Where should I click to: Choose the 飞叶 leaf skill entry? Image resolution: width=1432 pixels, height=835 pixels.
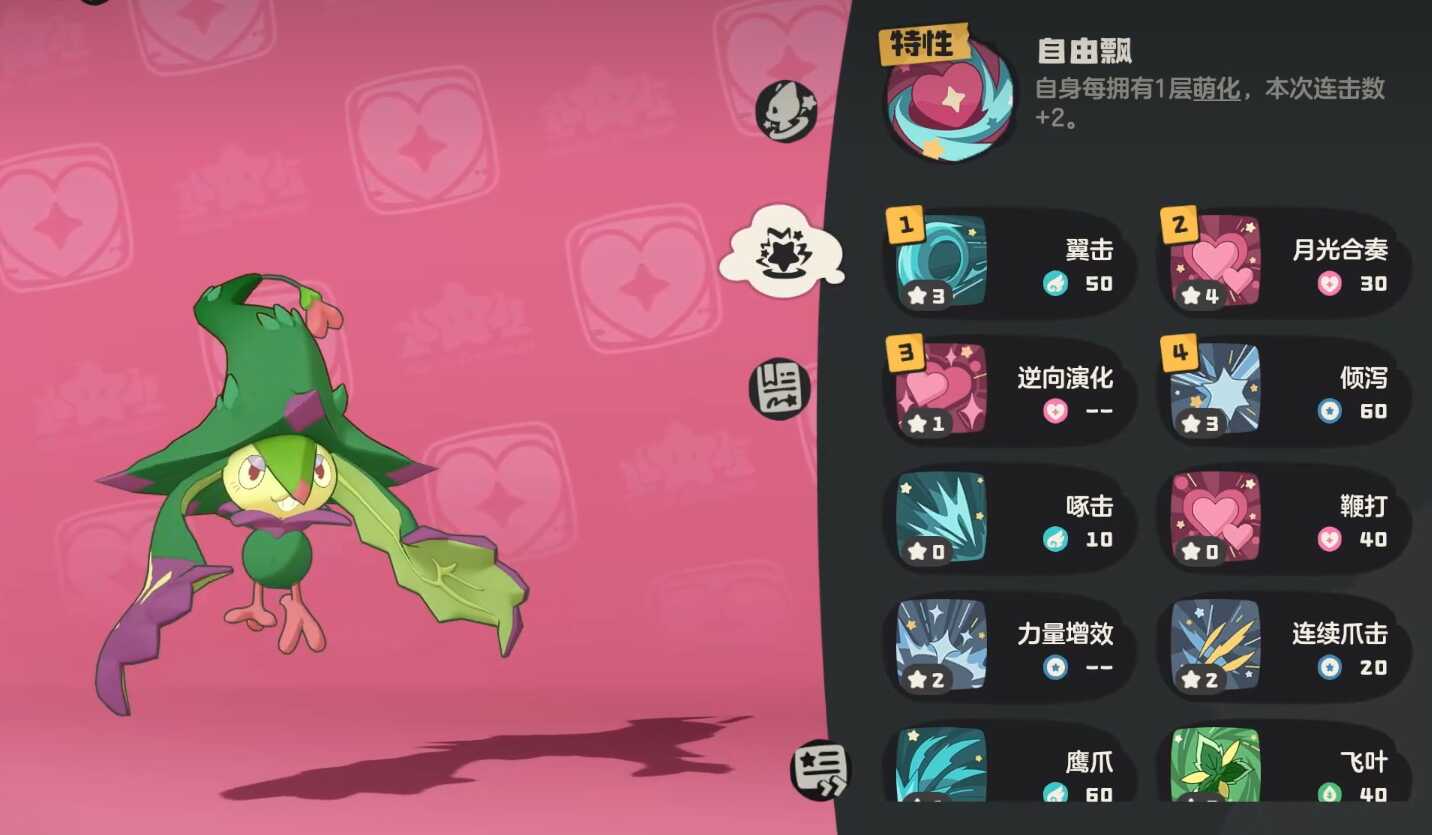(1284, 768)
